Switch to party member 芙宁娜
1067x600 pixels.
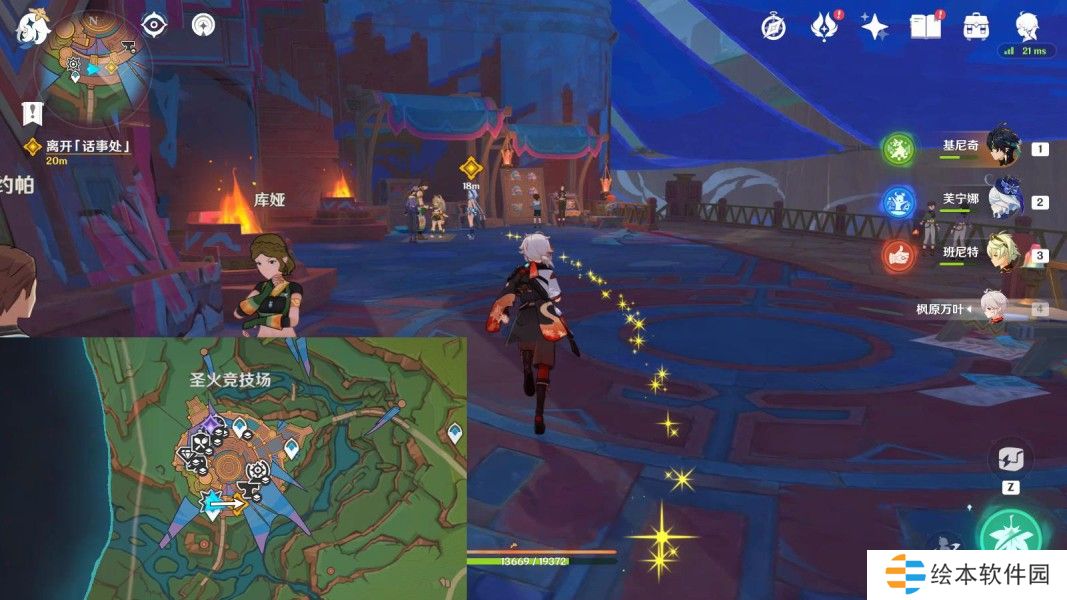1002,201
